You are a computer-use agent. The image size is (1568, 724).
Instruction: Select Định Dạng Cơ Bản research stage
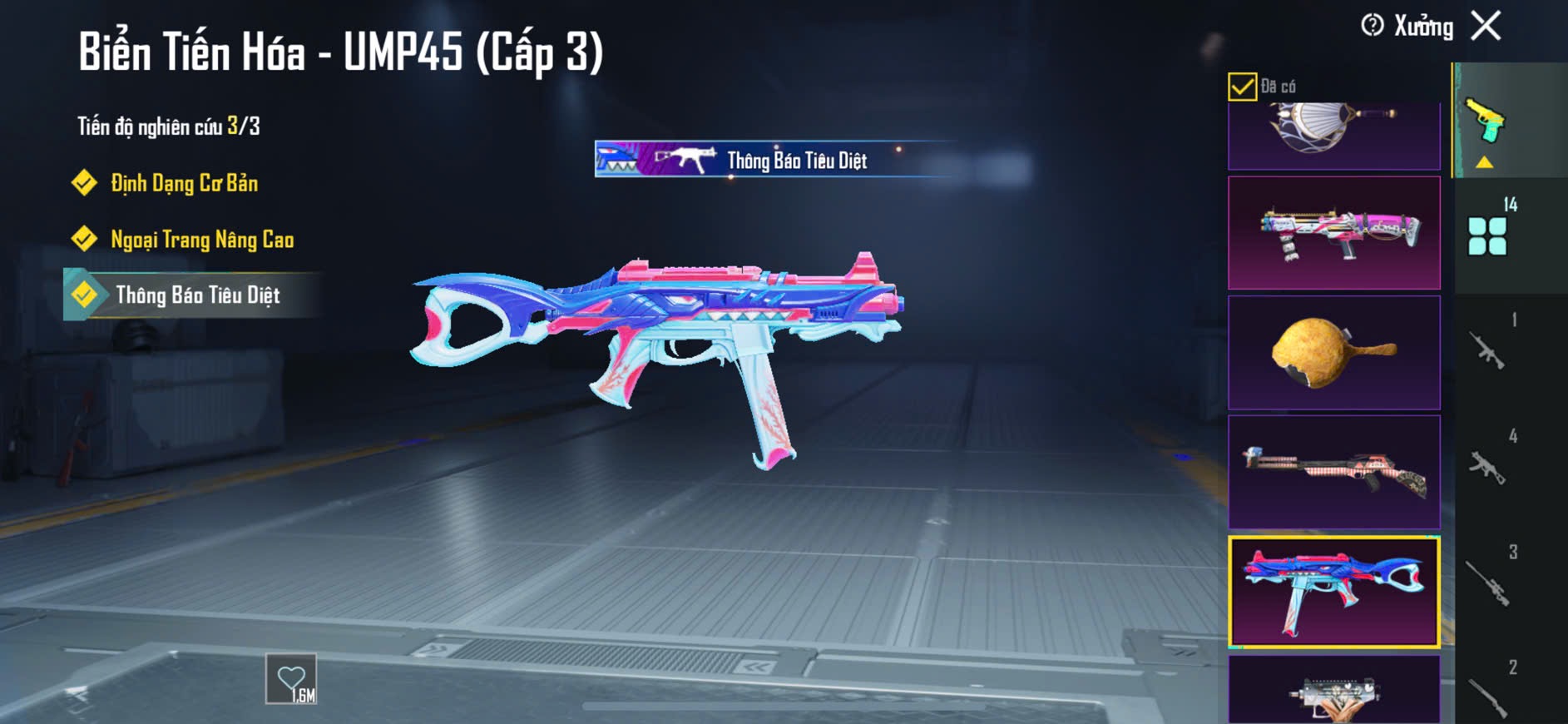click(x=184, y=183)
